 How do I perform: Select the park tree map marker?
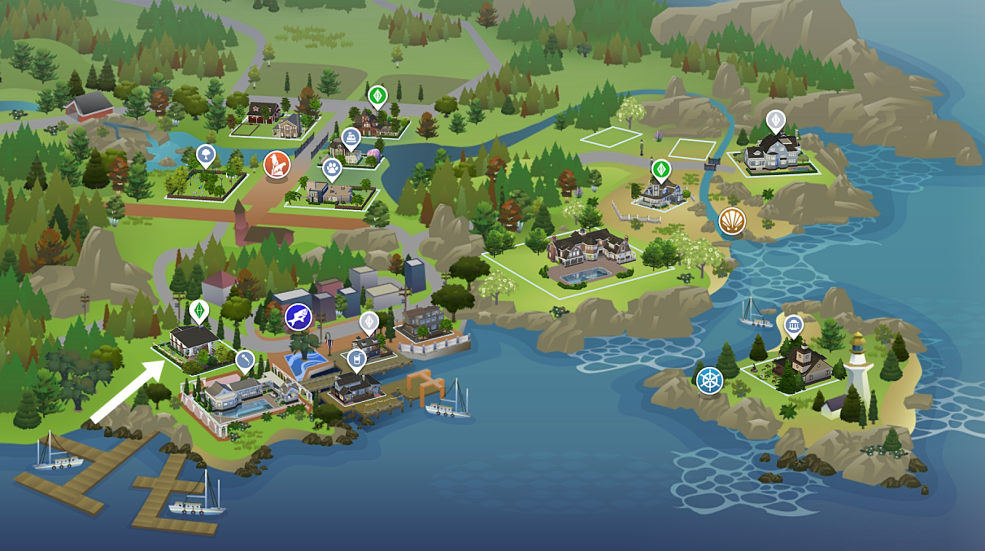click(205, 154)
